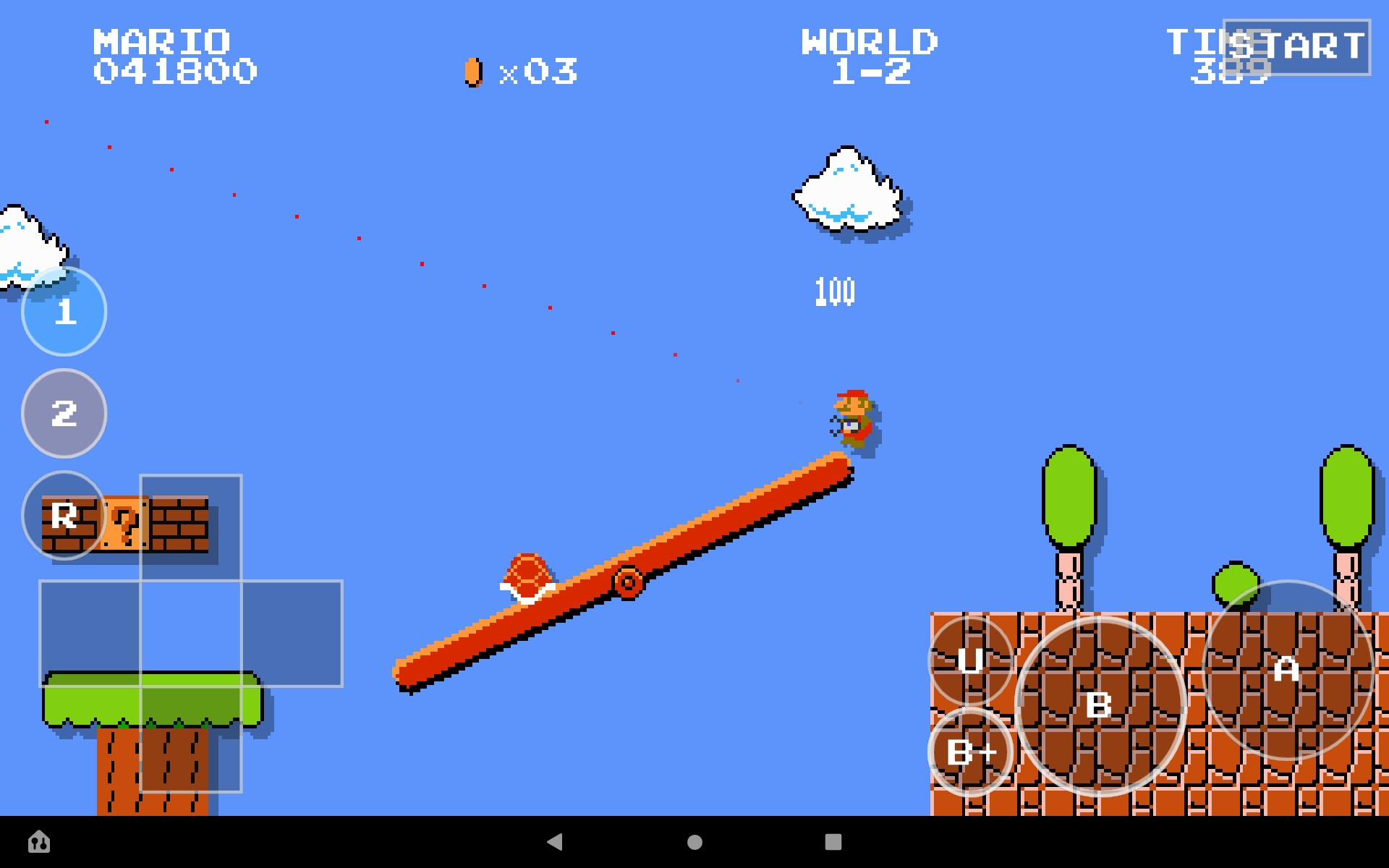Tap the save-state button labeled 1
1389x868 pixels.
[x=64, y=312]
